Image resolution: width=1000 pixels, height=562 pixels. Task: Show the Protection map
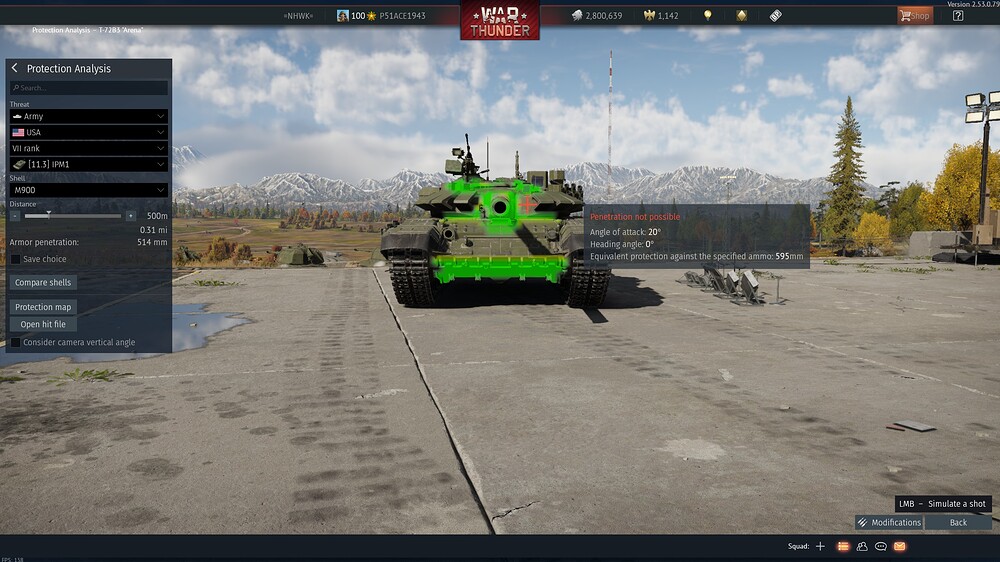click(43, 307)
